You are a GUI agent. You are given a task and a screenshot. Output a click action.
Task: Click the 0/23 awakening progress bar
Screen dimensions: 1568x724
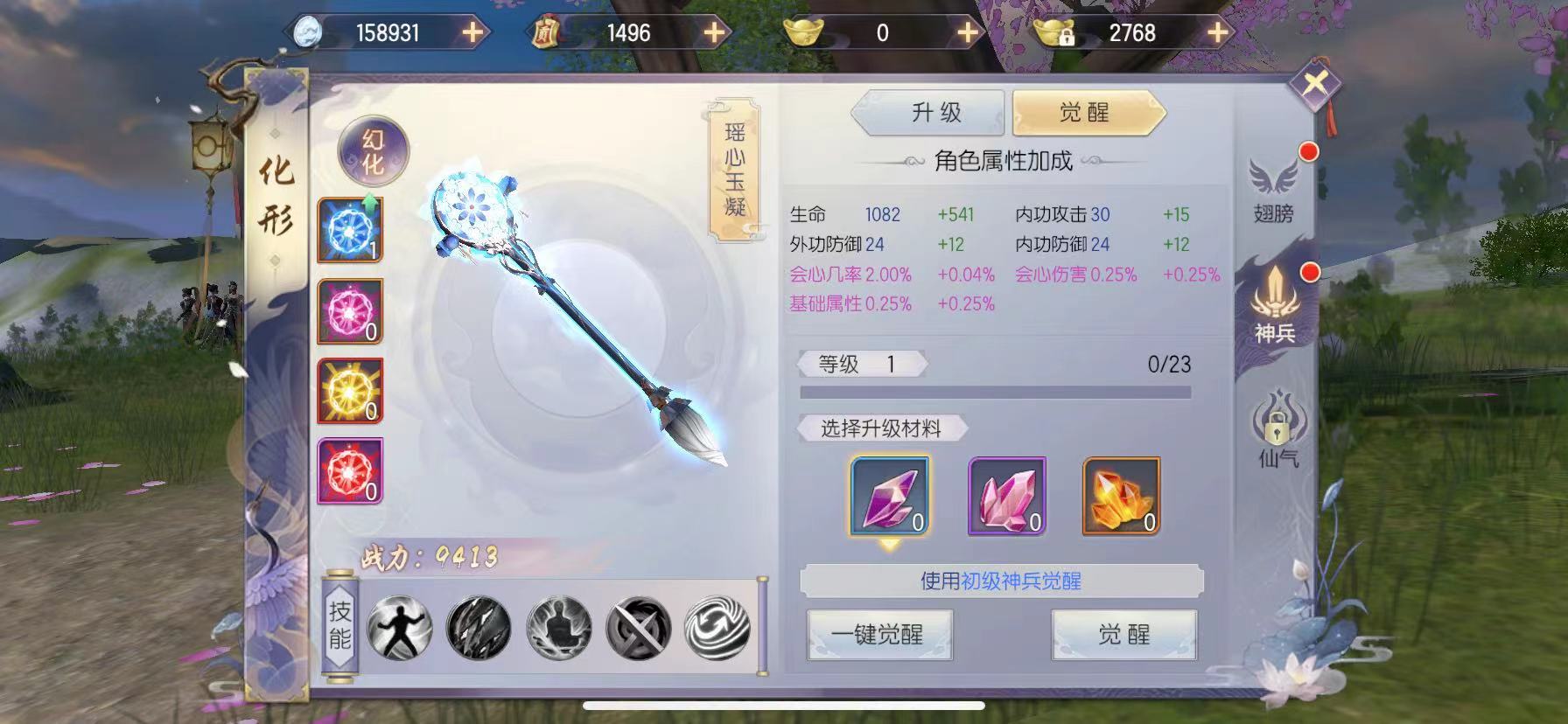pos(993,392)
